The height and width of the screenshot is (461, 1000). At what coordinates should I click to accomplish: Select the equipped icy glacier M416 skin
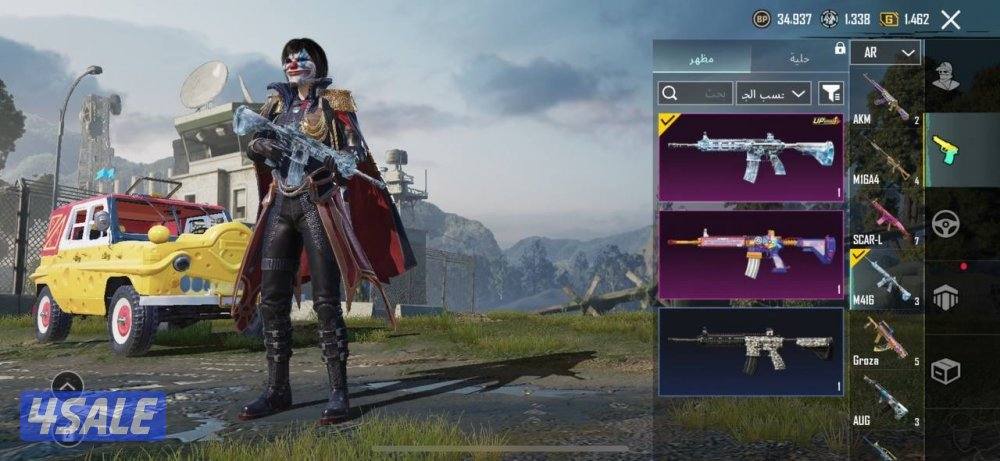click(750, 157)
